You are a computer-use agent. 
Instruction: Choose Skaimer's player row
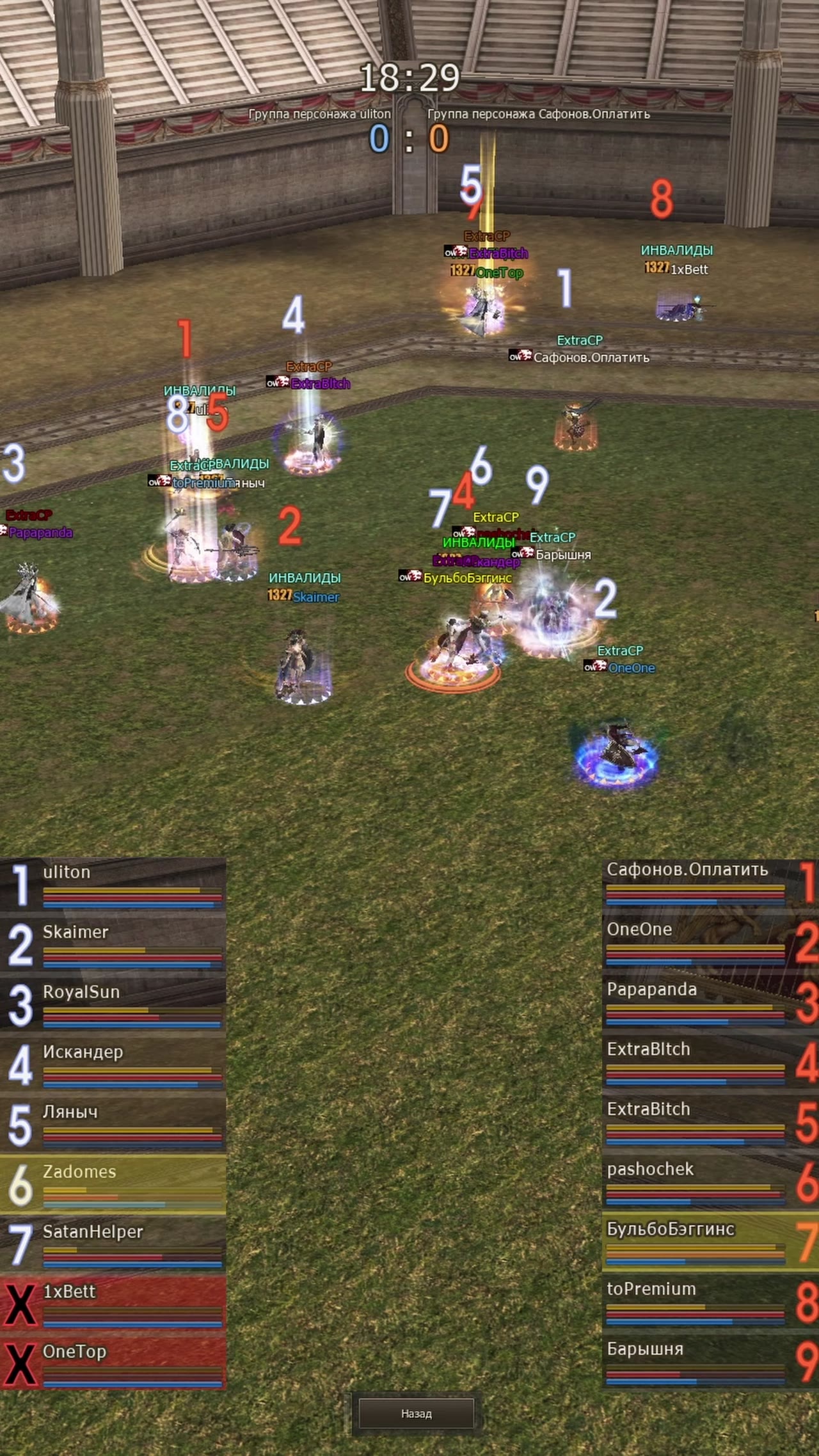pos(113,945)
